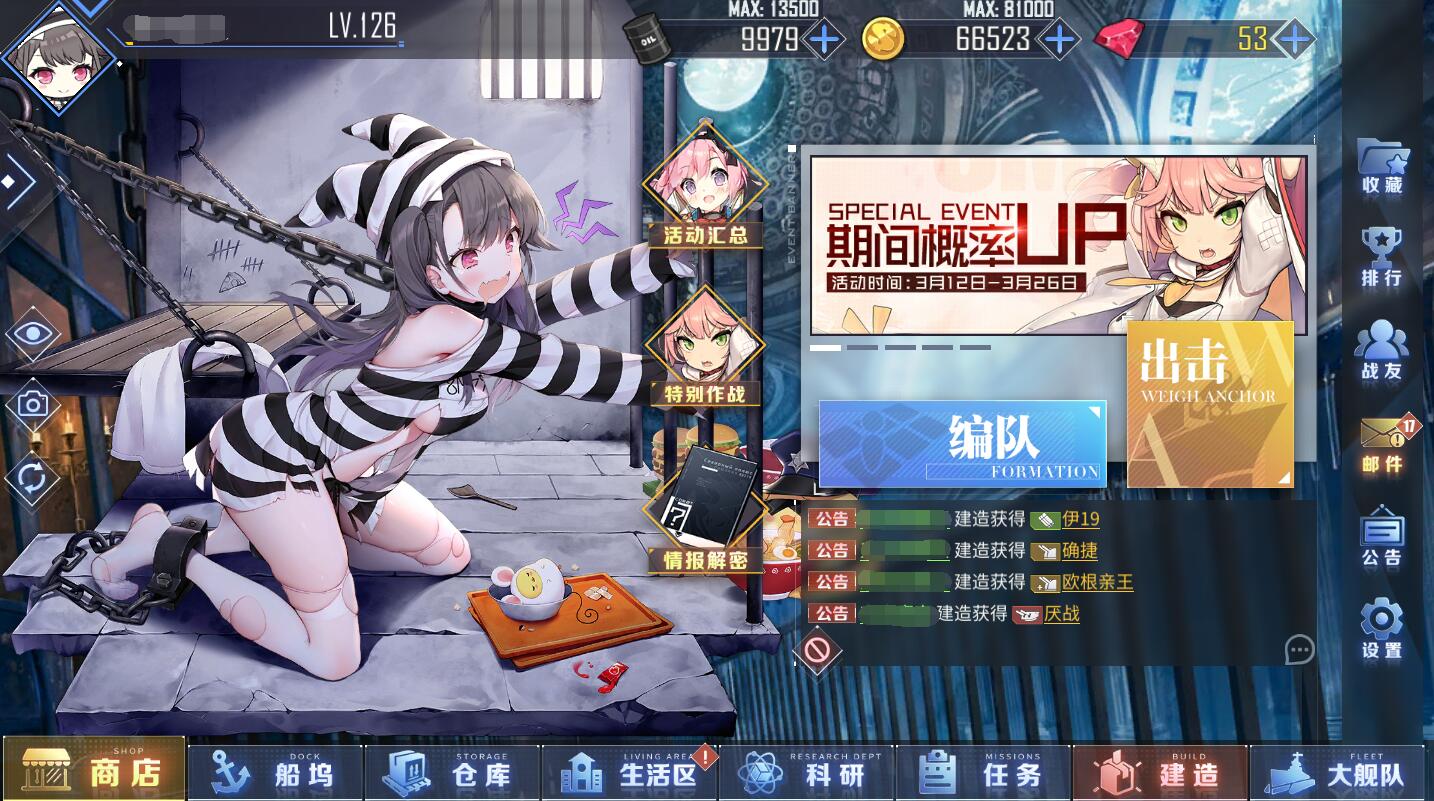Open the 战友 friends list
Image resolution: width=1434 pixels, height=801 pixels.
(1382, 351)
